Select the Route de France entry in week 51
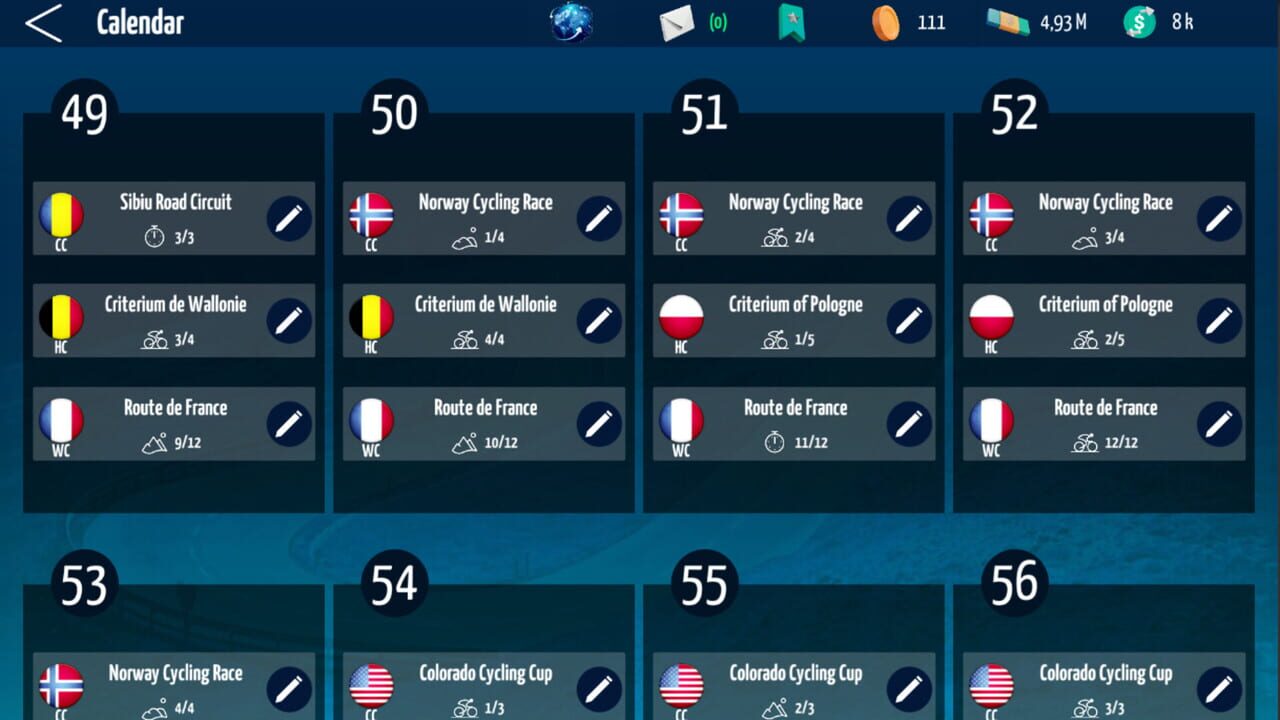 (x=793, y=424)
